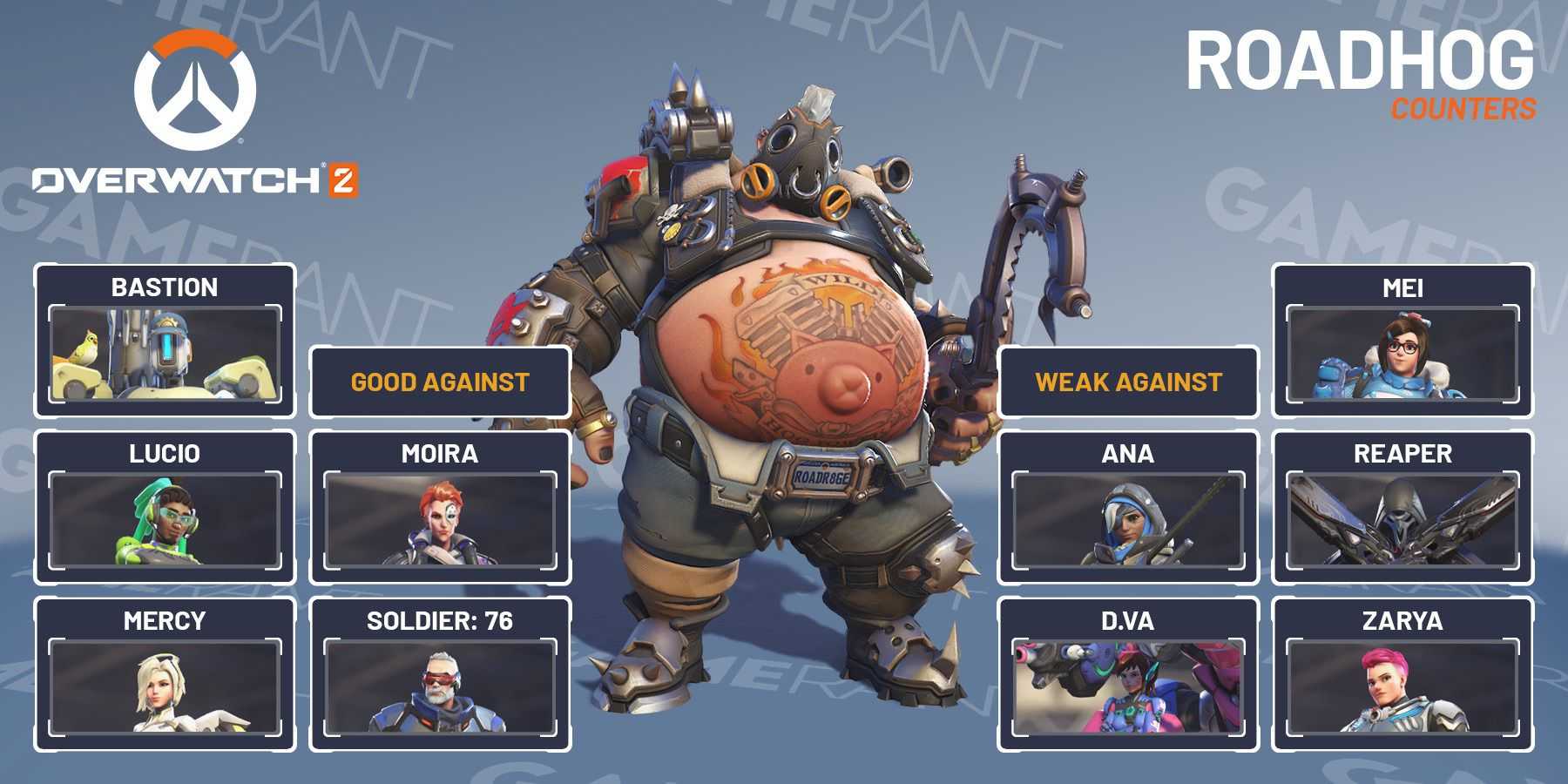The height and width of the screenshot is (784, 1568).
Task: Select the Soldier: 76 hero card
Action: pos(440,674)
